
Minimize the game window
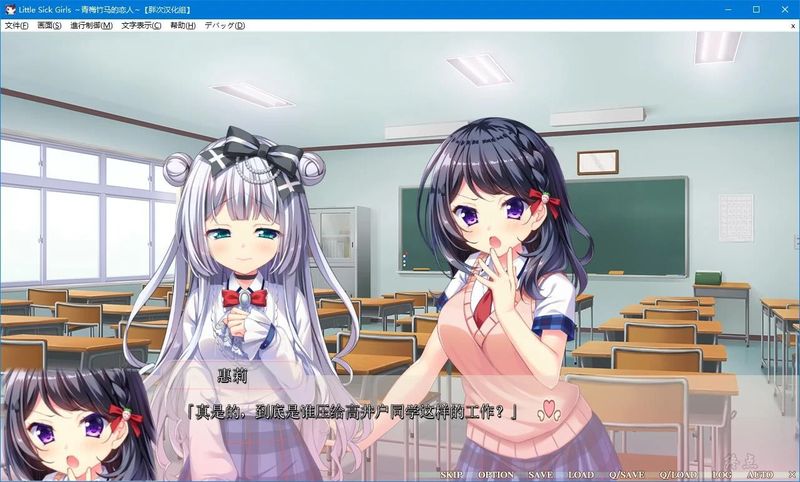point(729,9)
